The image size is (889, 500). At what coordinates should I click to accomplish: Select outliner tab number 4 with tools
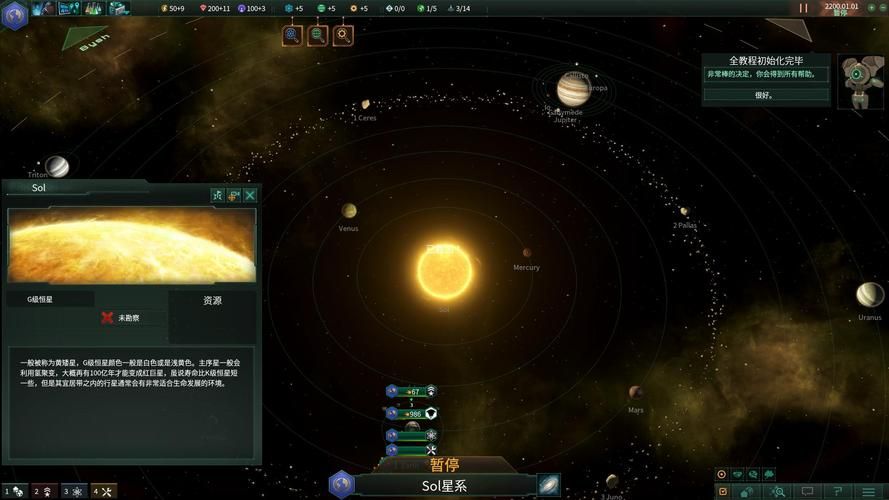coord(104,491)
